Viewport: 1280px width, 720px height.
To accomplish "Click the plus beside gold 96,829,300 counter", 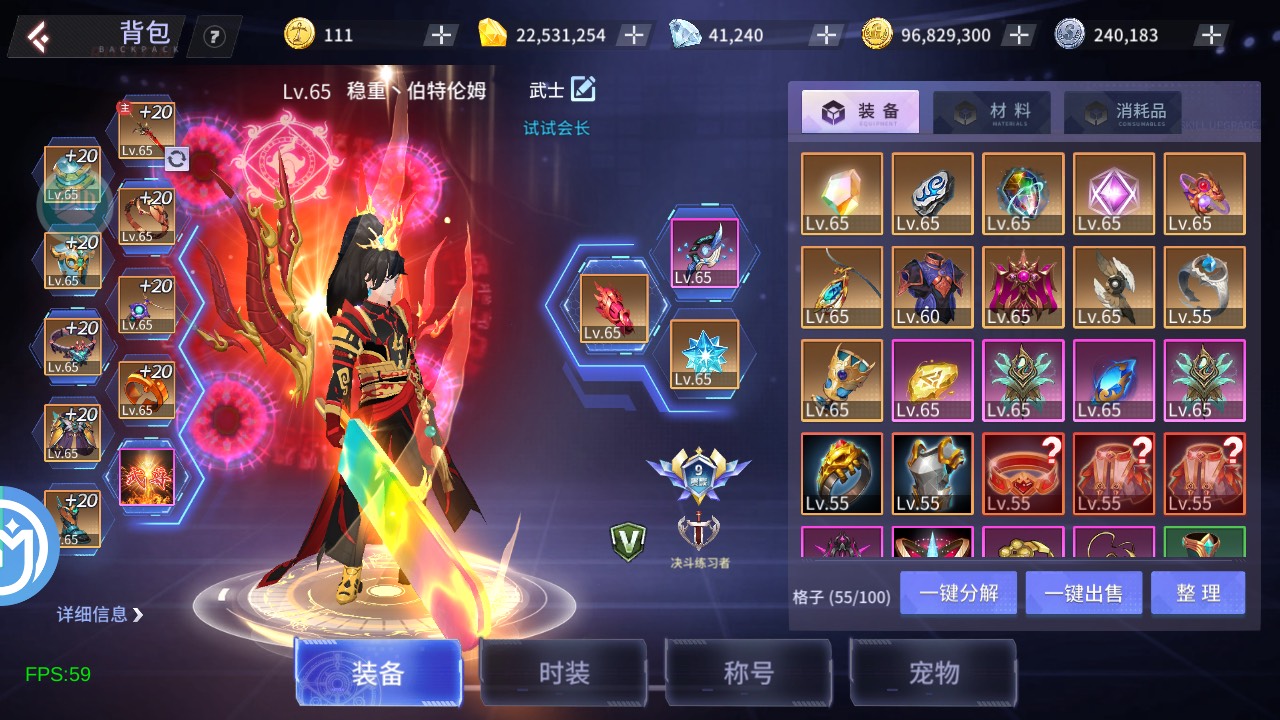I will click(1019, 33).
